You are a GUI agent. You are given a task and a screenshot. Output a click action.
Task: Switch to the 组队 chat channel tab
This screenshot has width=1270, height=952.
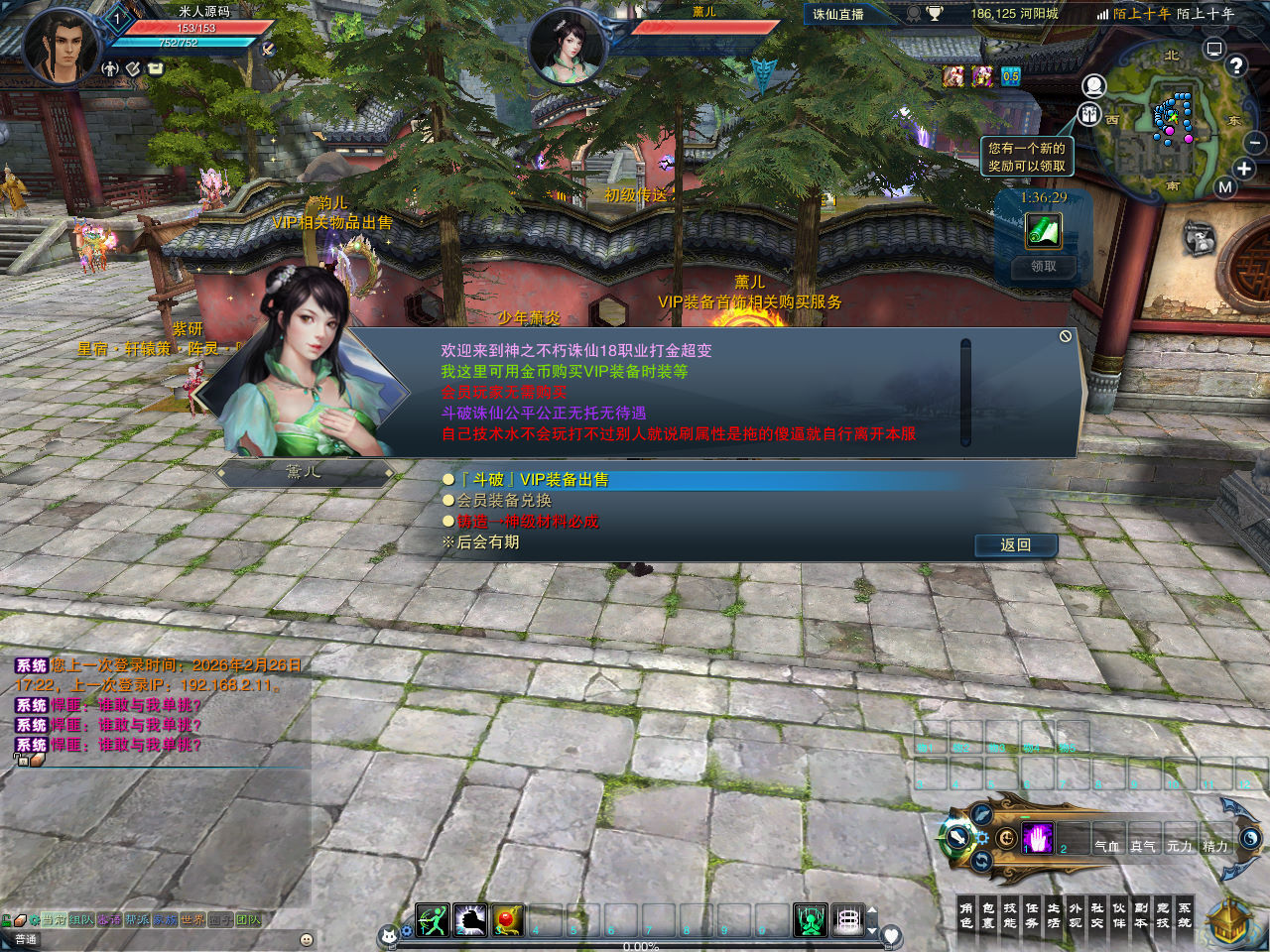pos(81,920)
